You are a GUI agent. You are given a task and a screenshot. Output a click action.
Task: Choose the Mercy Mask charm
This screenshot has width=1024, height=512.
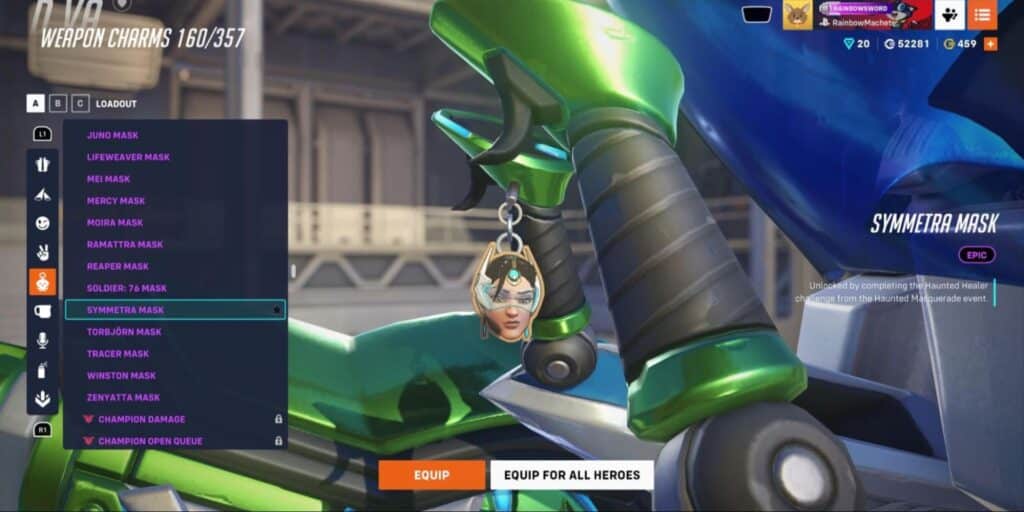[116, 201]
